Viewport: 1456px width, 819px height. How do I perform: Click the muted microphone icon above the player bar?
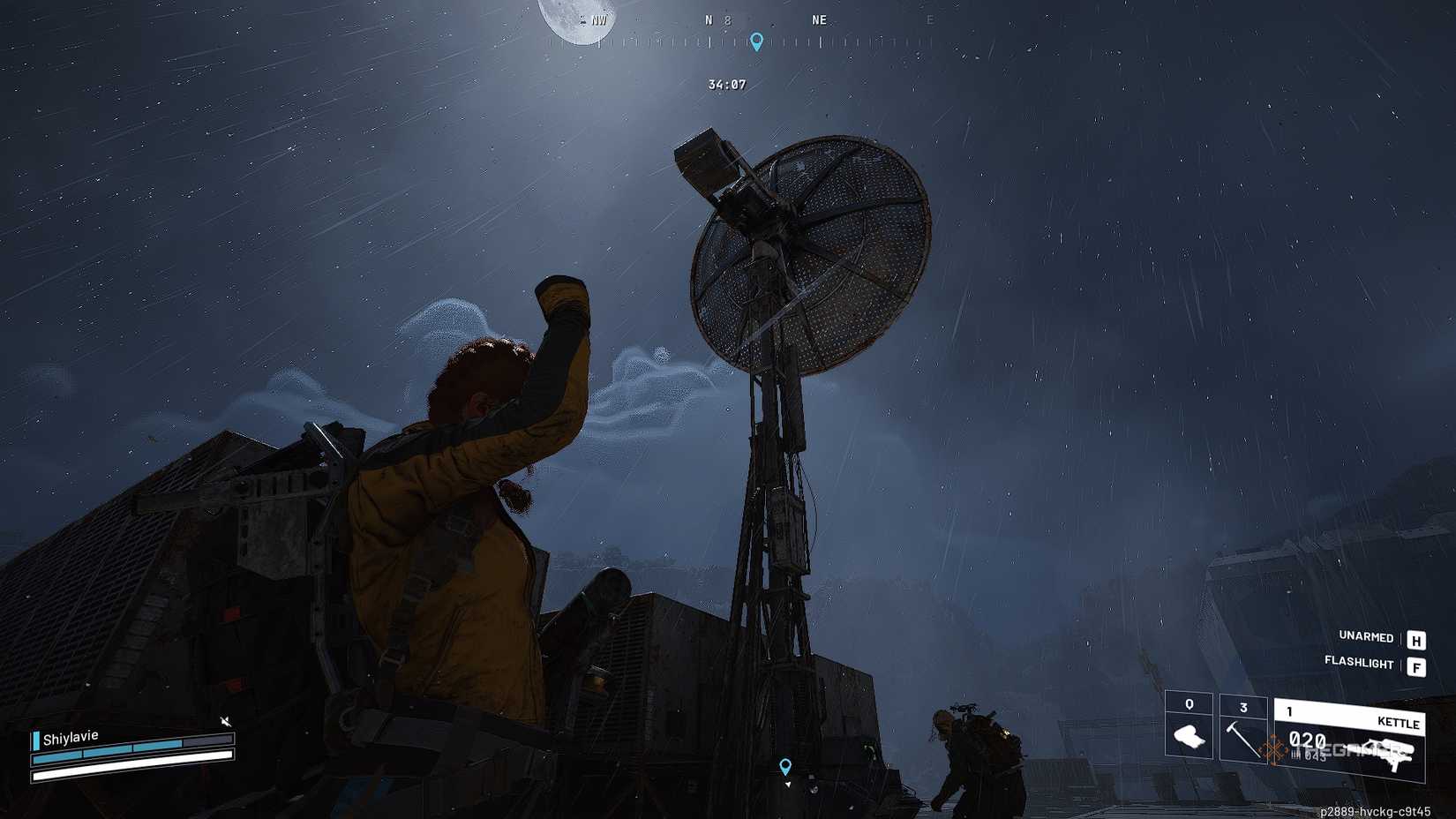(x=227, y=721)
